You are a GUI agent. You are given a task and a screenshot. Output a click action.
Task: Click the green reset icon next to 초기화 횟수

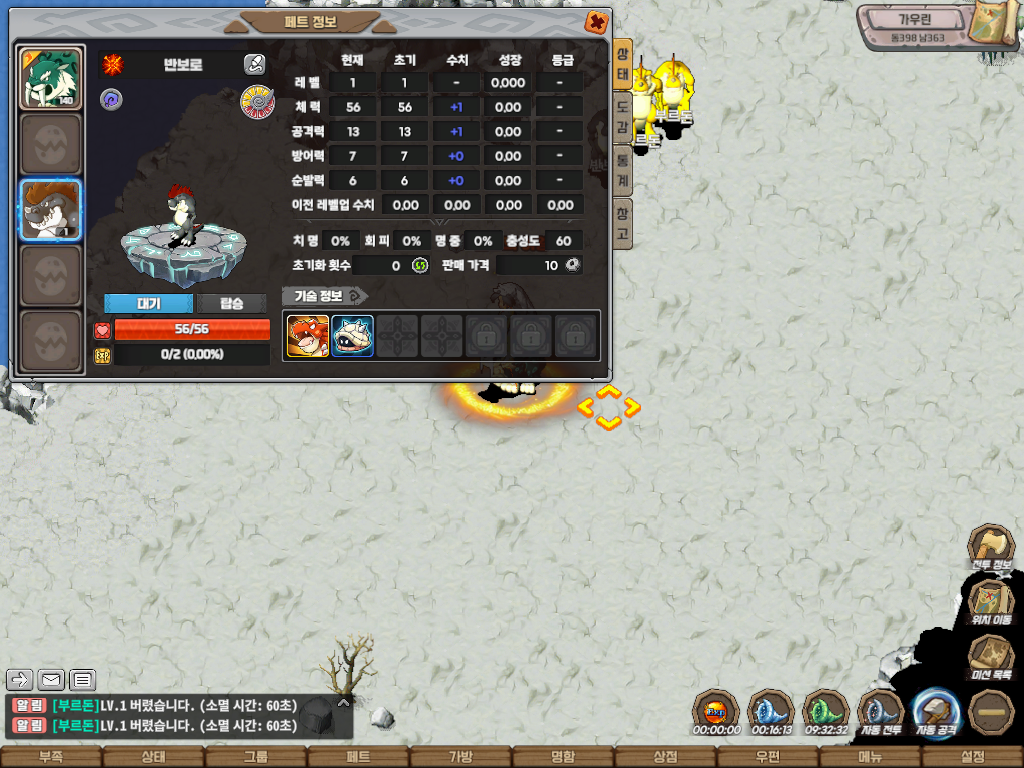coord(420,265)
